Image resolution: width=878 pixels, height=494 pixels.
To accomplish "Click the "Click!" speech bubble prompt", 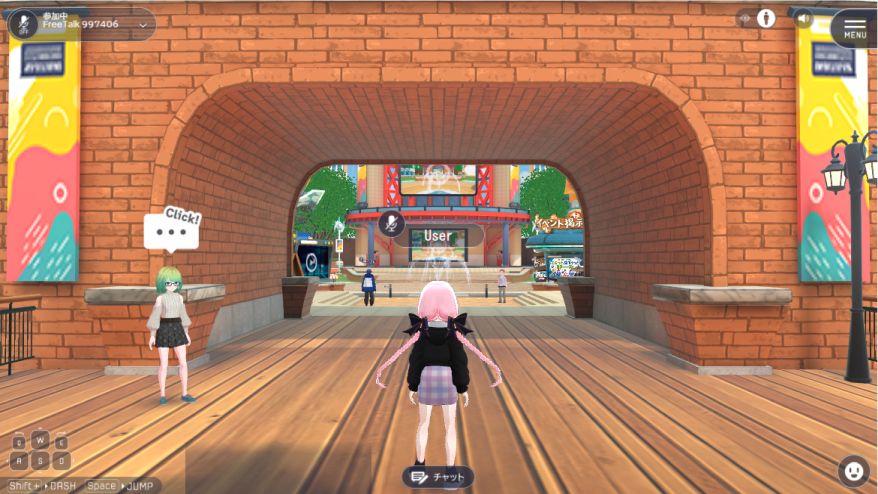I will pos(172,232).
